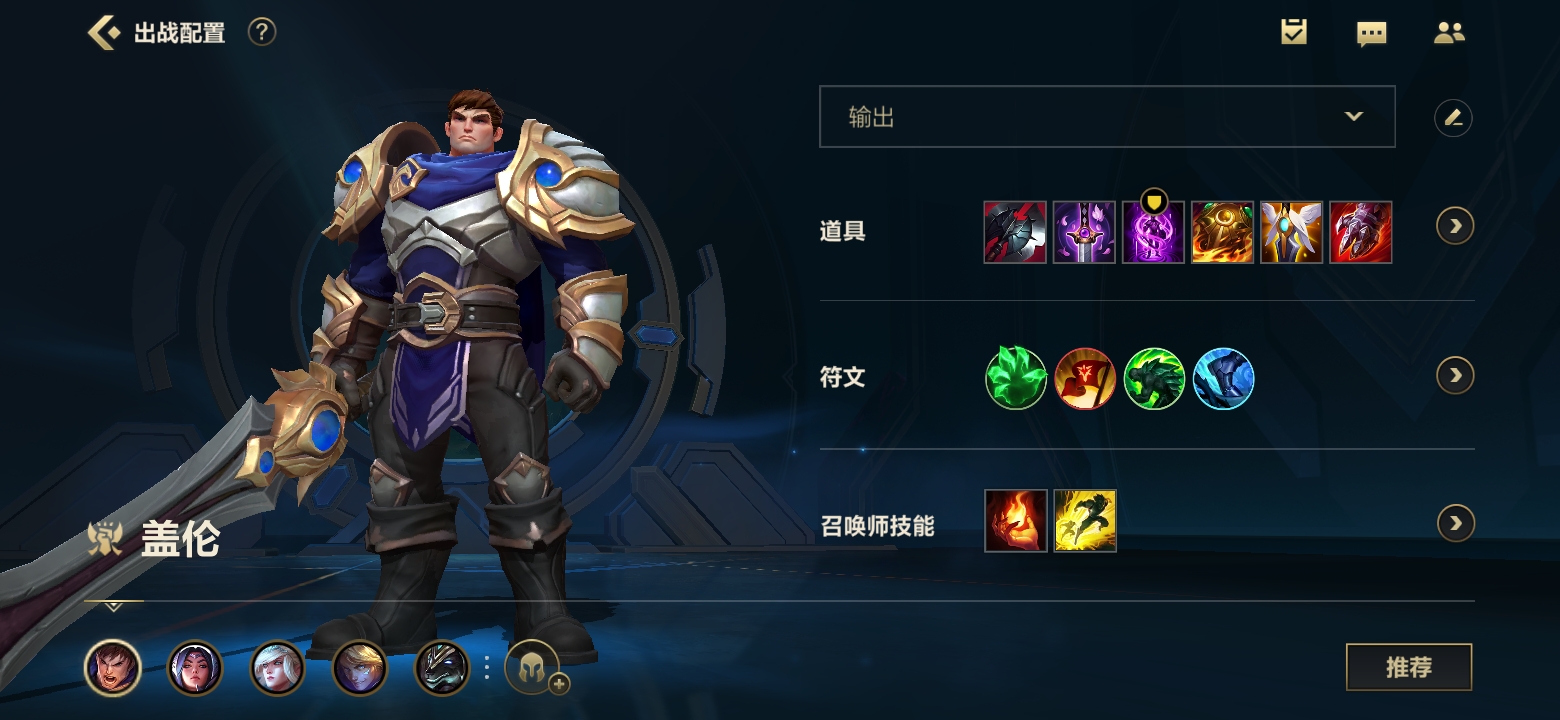
Task: Open the question mark help button
Action: click(x=261, y=33)
